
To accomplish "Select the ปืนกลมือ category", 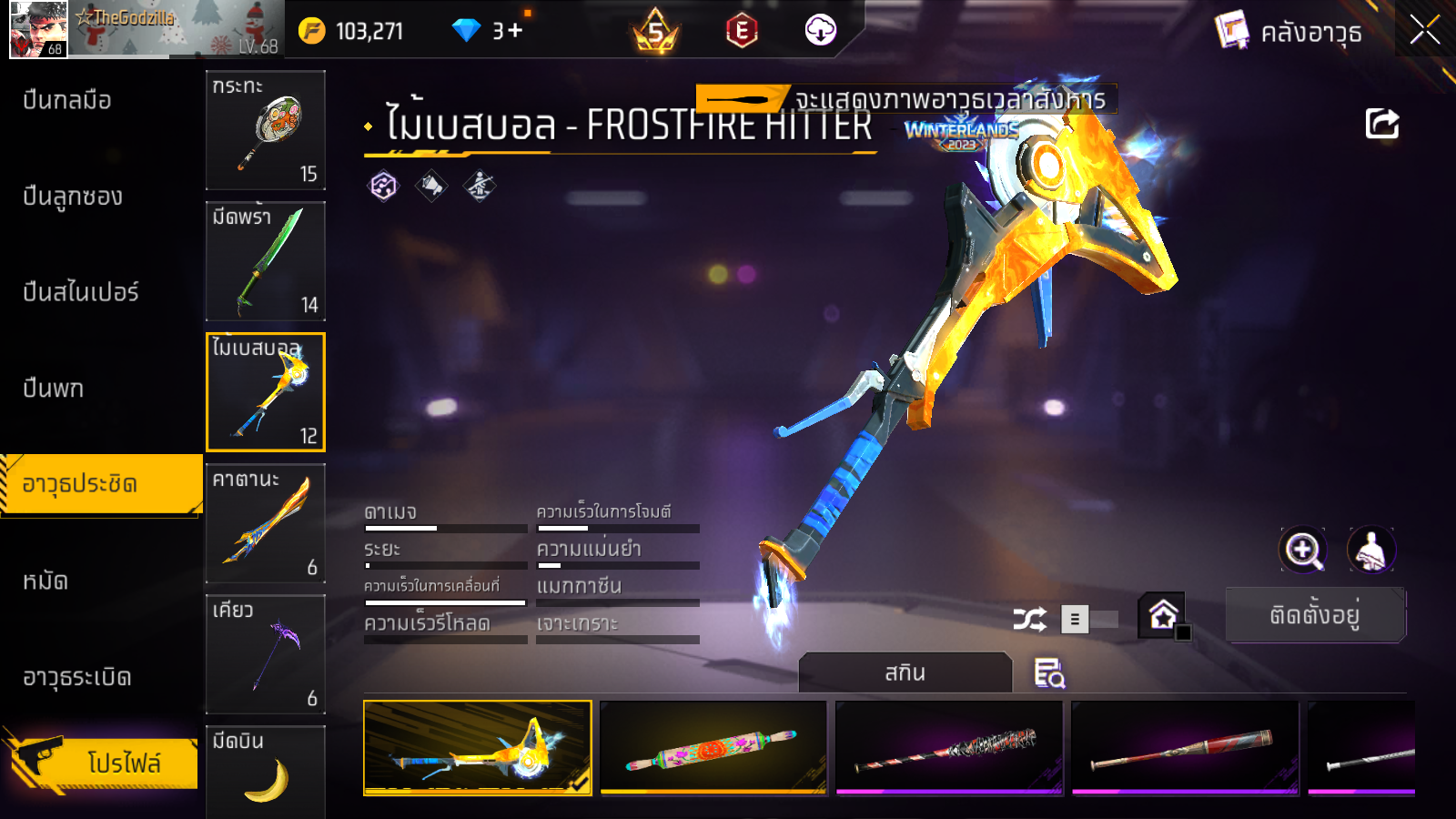I will tap(67, 100).
